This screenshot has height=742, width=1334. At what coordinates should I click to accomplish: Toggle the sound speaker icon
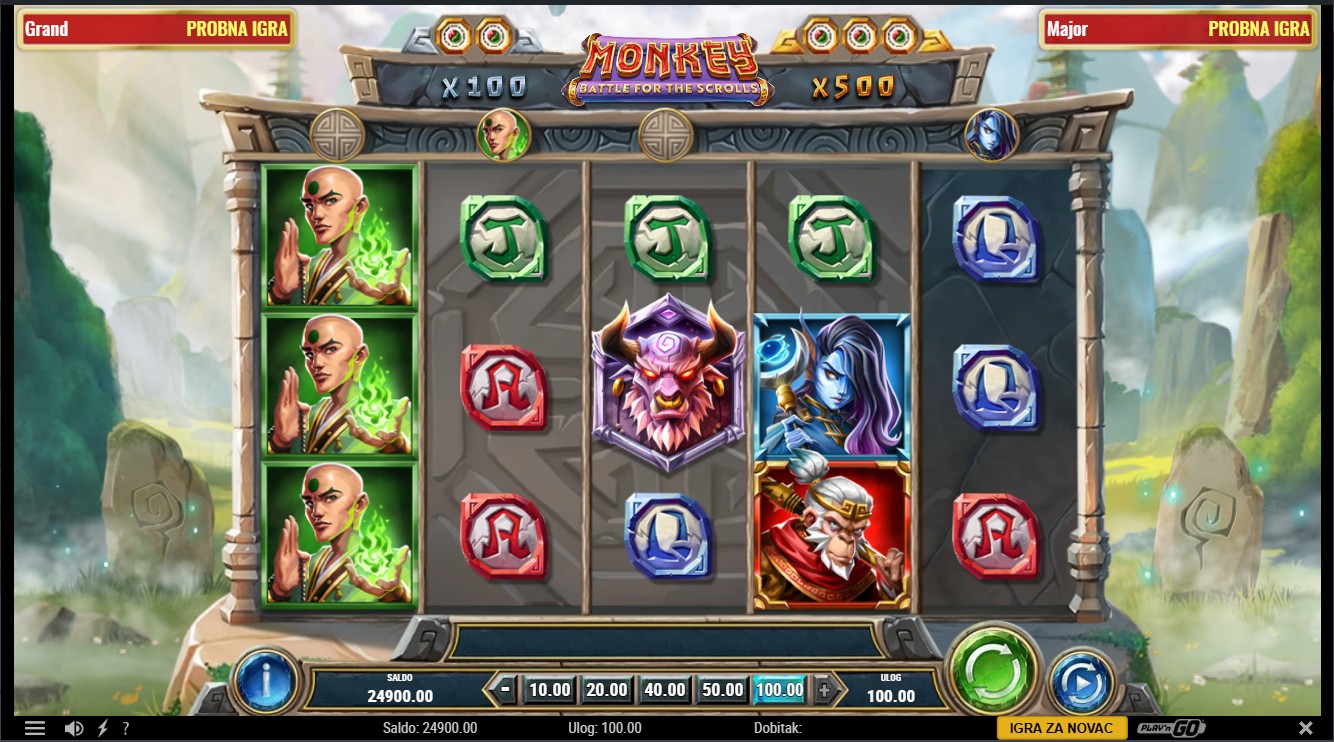tap(73, 728)
